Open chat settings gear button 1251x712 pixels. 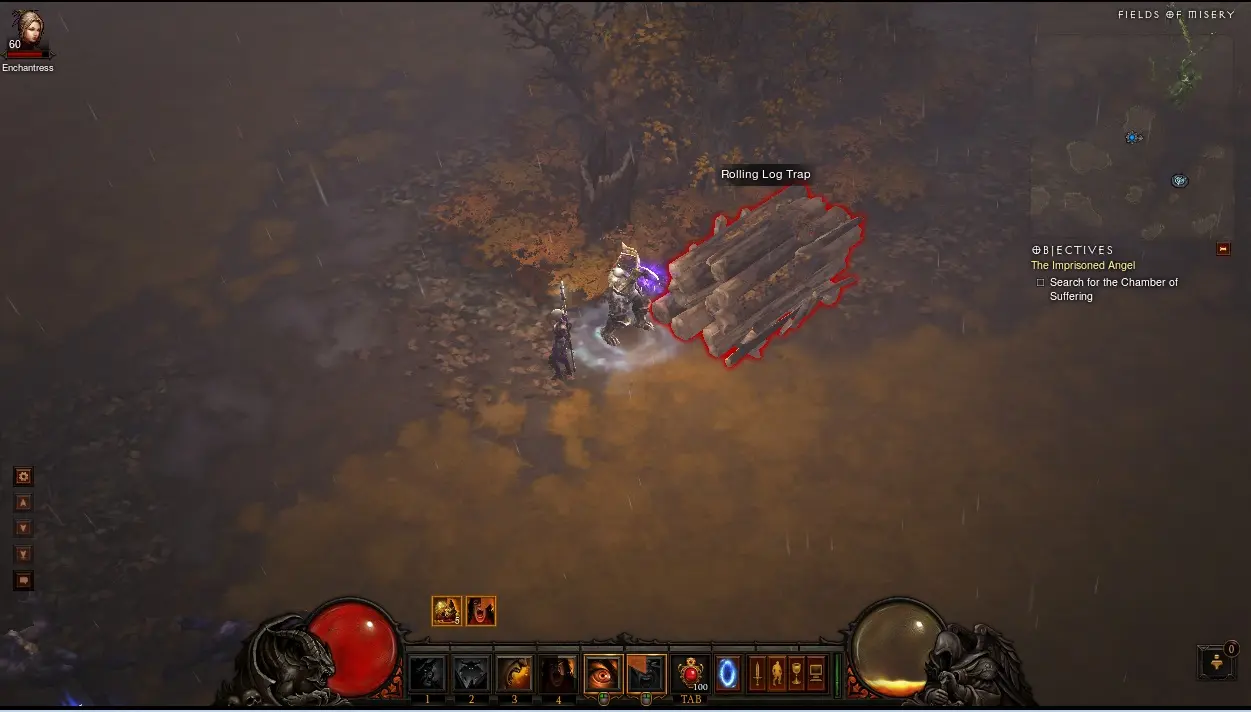click(24, 477)
